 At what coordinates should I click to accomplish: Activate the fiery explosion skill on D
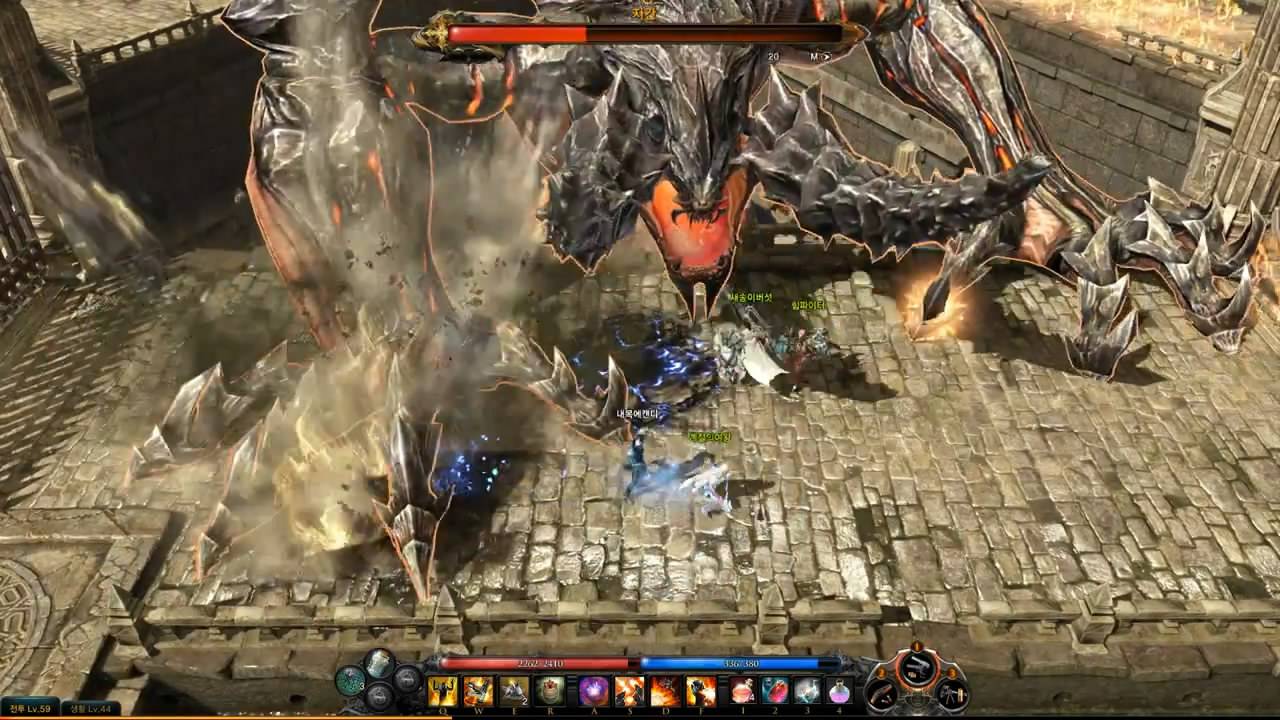665,690
